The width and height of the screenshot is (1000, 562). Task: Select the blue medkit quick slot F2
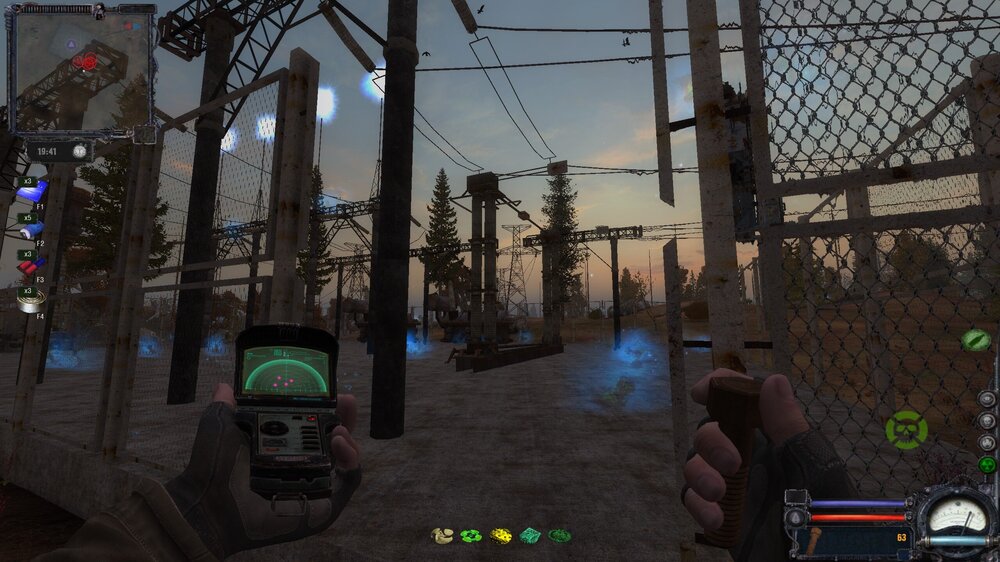(32, 229)
